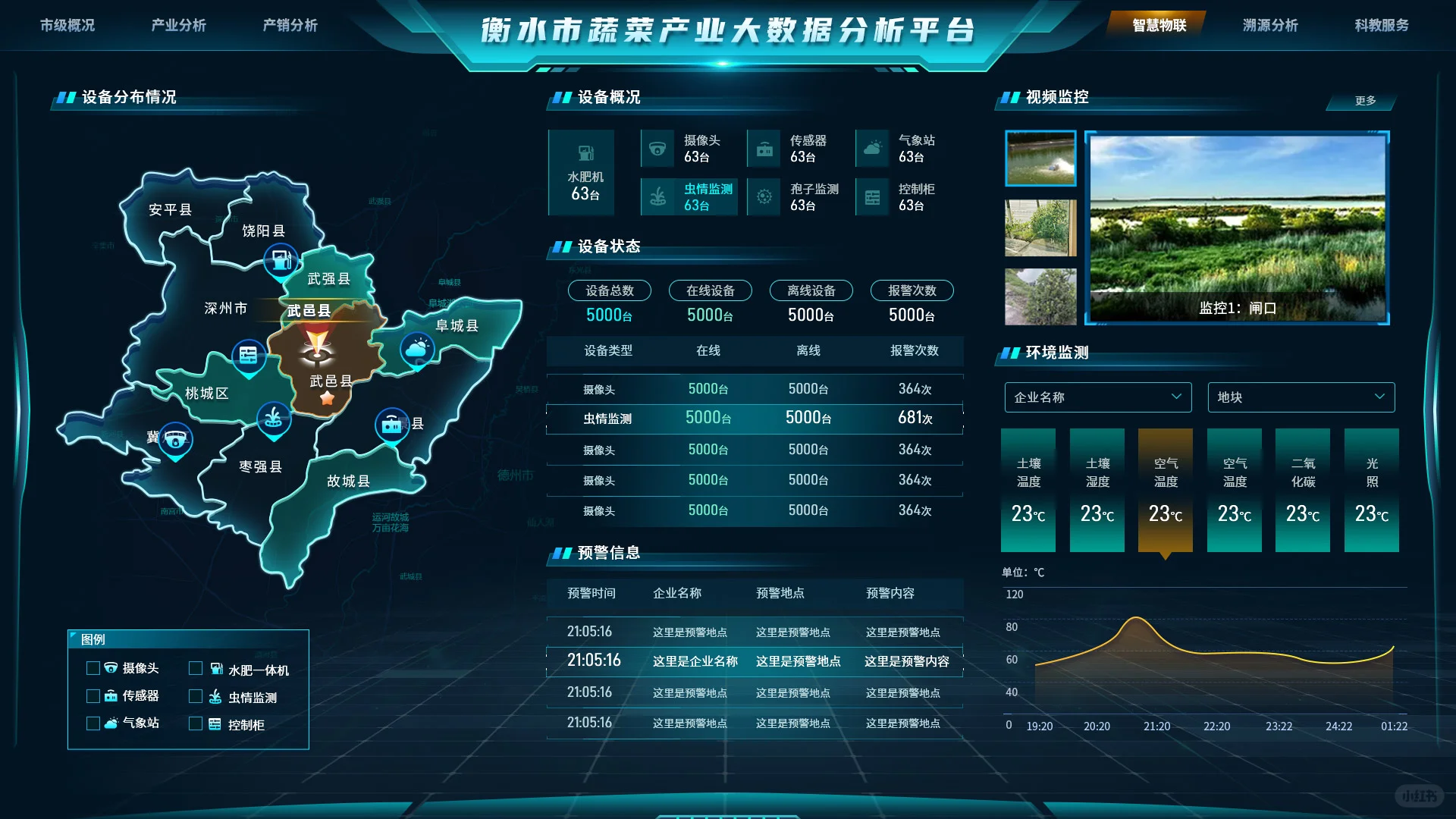Expand the 地块 dropdown
This screenshot has height=819, width=1456.
click(x=1301, y=397)
